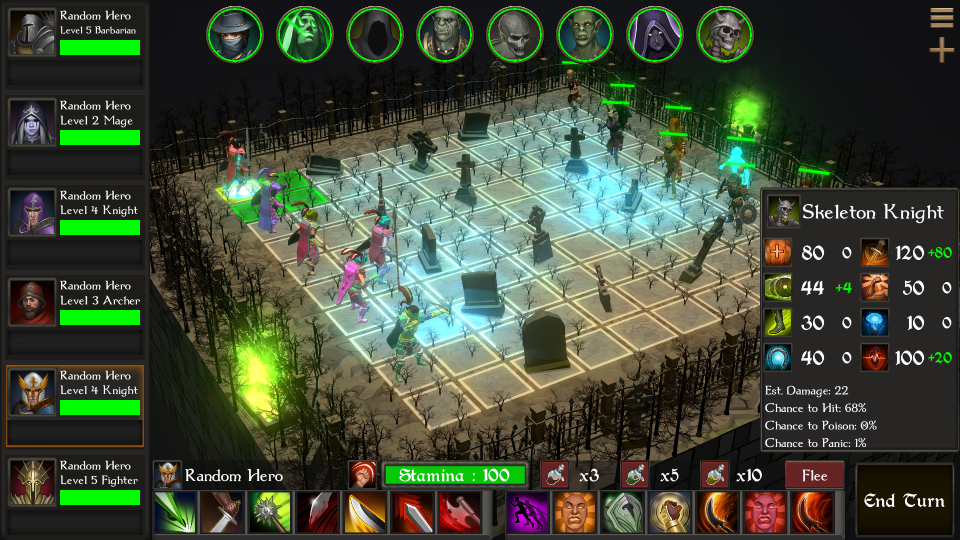Use the green potion with x5 count
The image size is (960, 540).
pos(635,475)
